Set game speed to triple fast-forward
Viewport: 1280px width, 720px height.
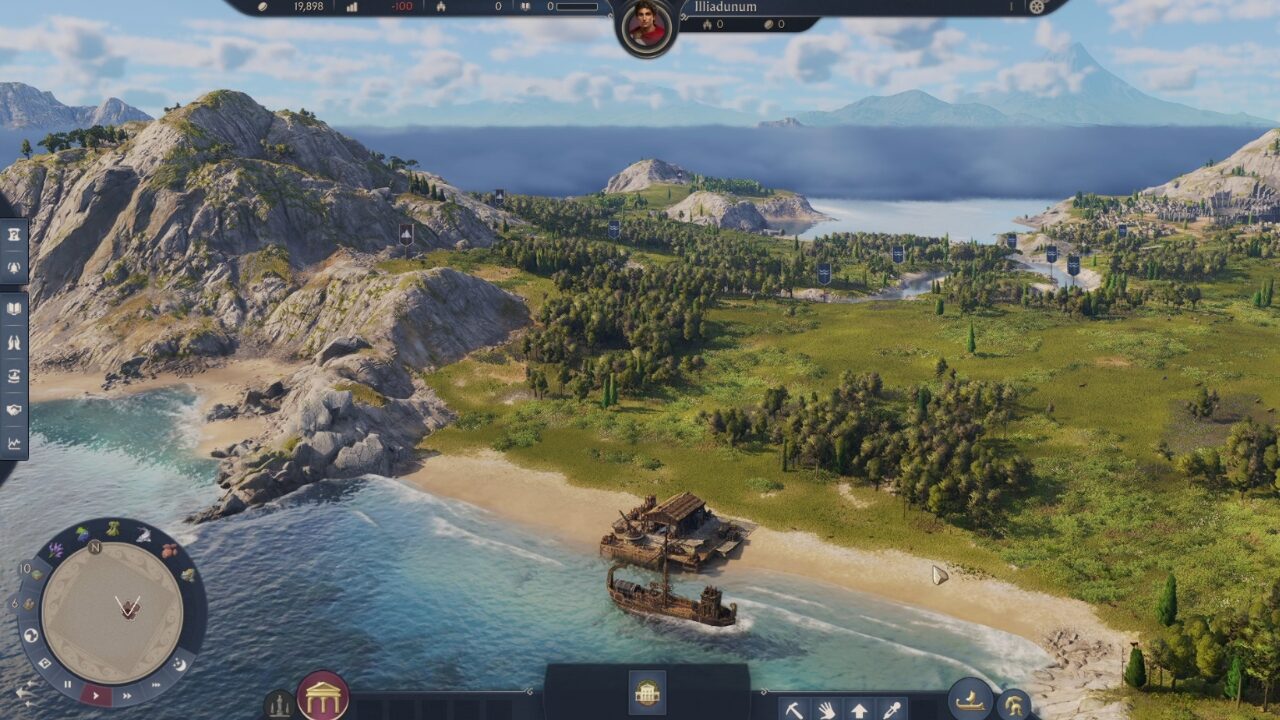(x=155, y=684)
